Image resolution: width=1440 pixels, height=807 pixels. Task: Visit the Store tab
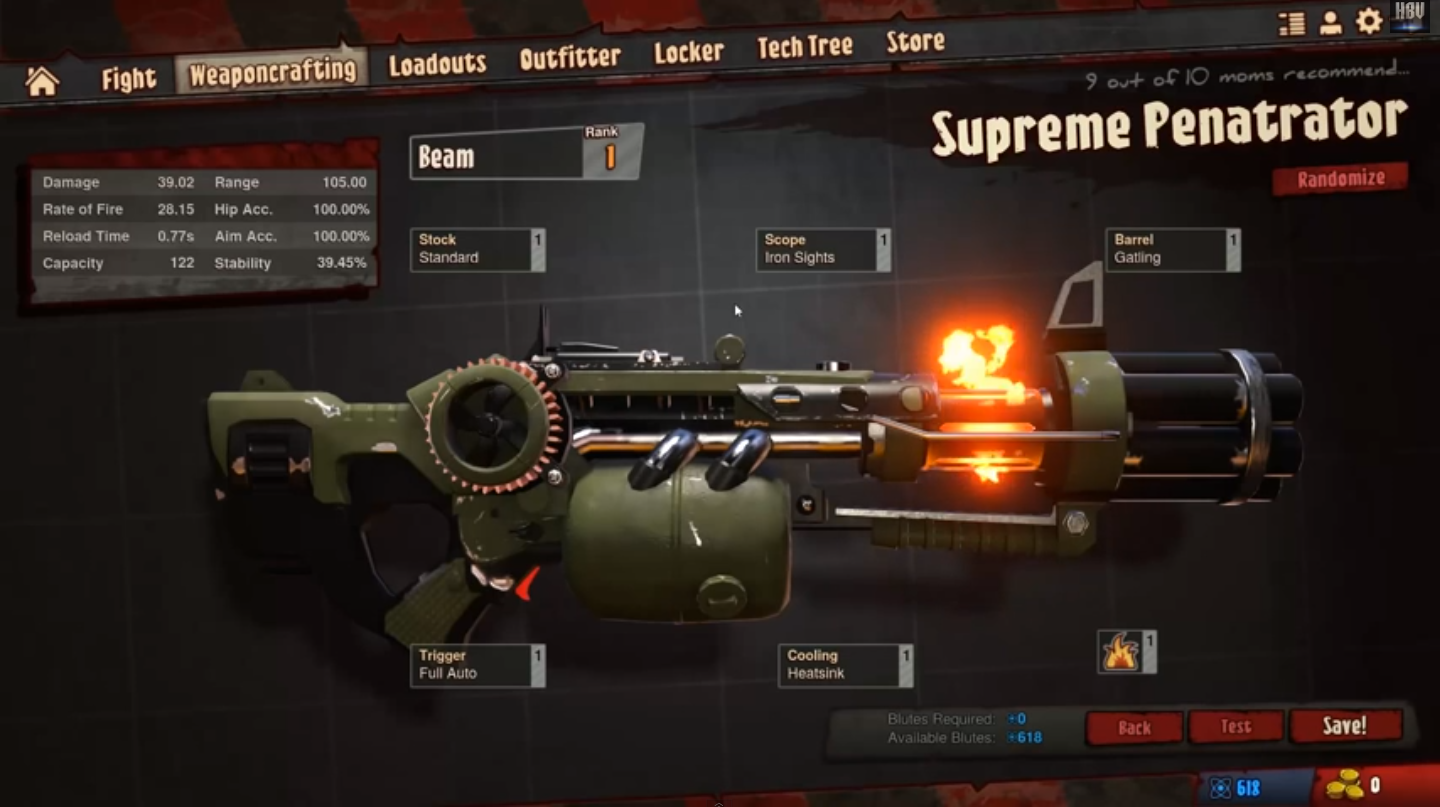click(915, 42)
